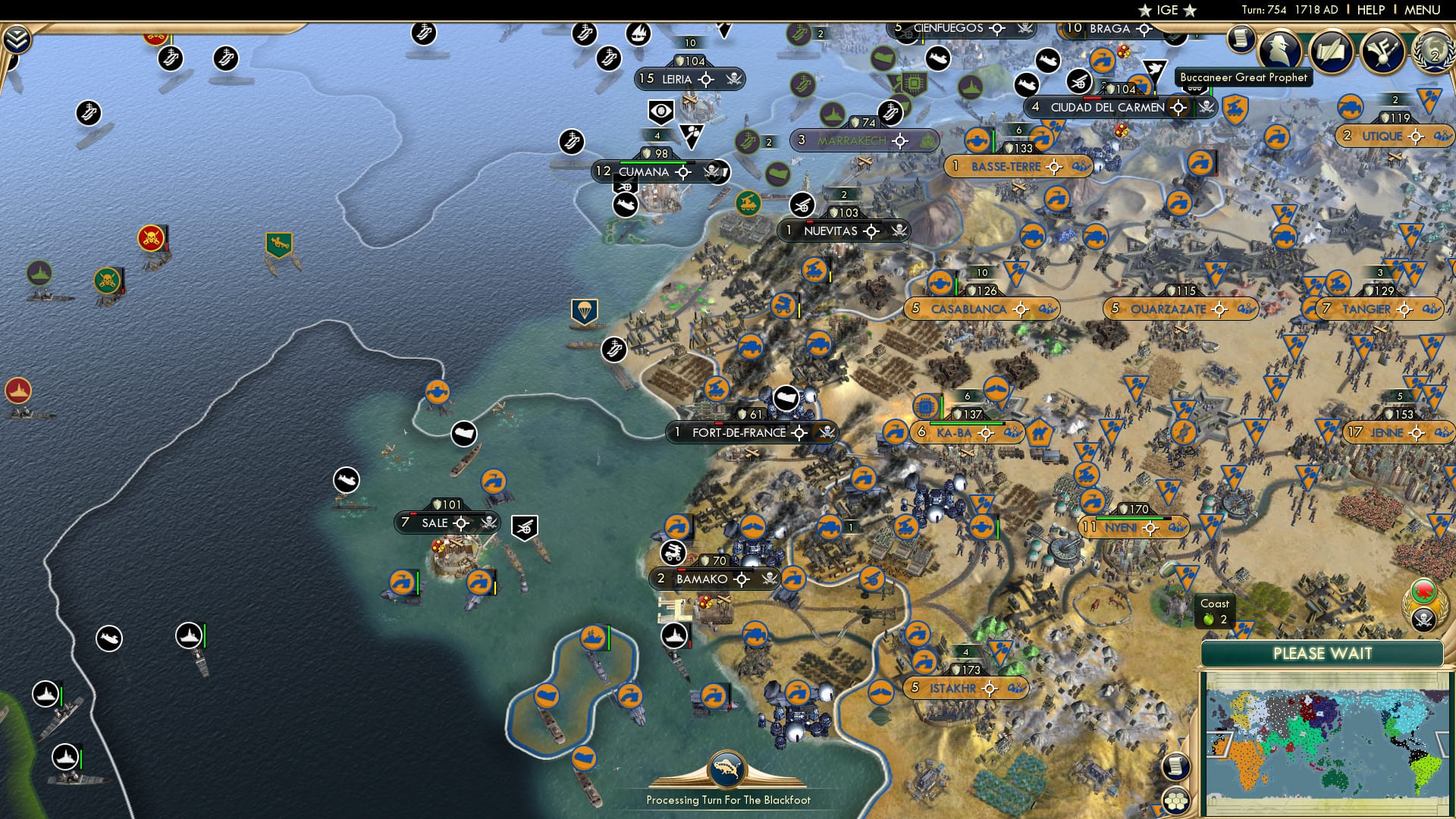The height and width of the screenshot is (819, 1456).
Task: Click the skull icon beside the Fort-de-France banner
Action: tap(826, 432)
